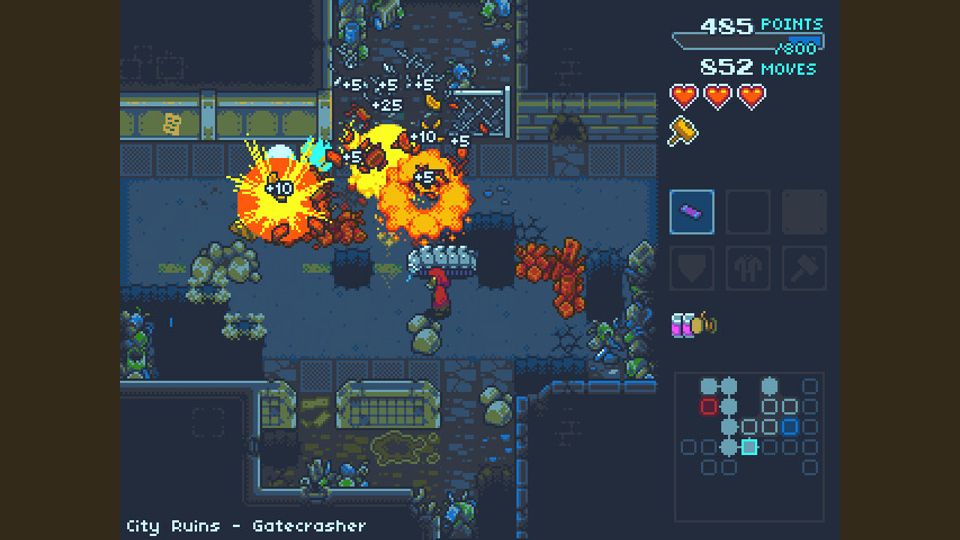Click the shield equipment slot
Viewport: 960px width, 540px height.
click(x=692, y=268)
